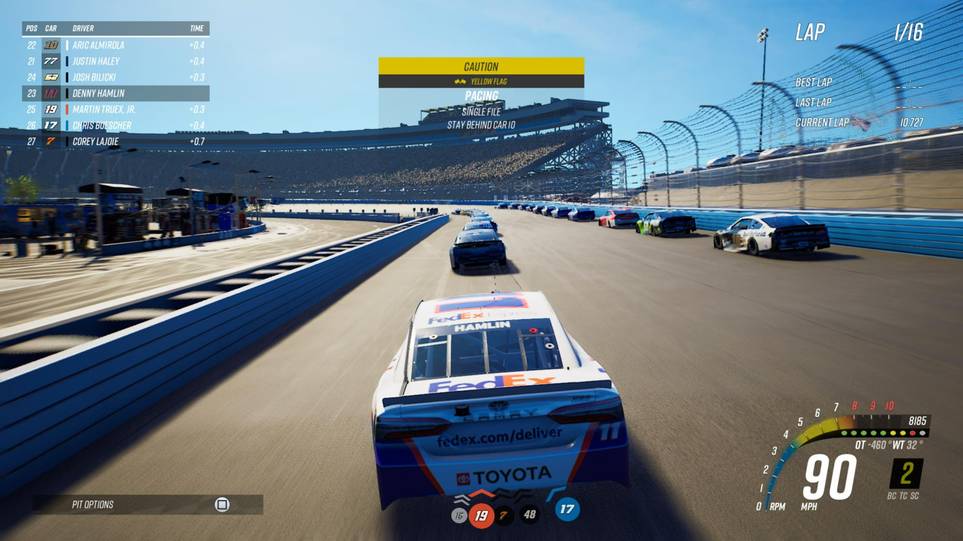The width and height of the screenshot is (963, 541).
Task: Click the blue car 17 proximity badge
Action: click(x=567, y=509)
